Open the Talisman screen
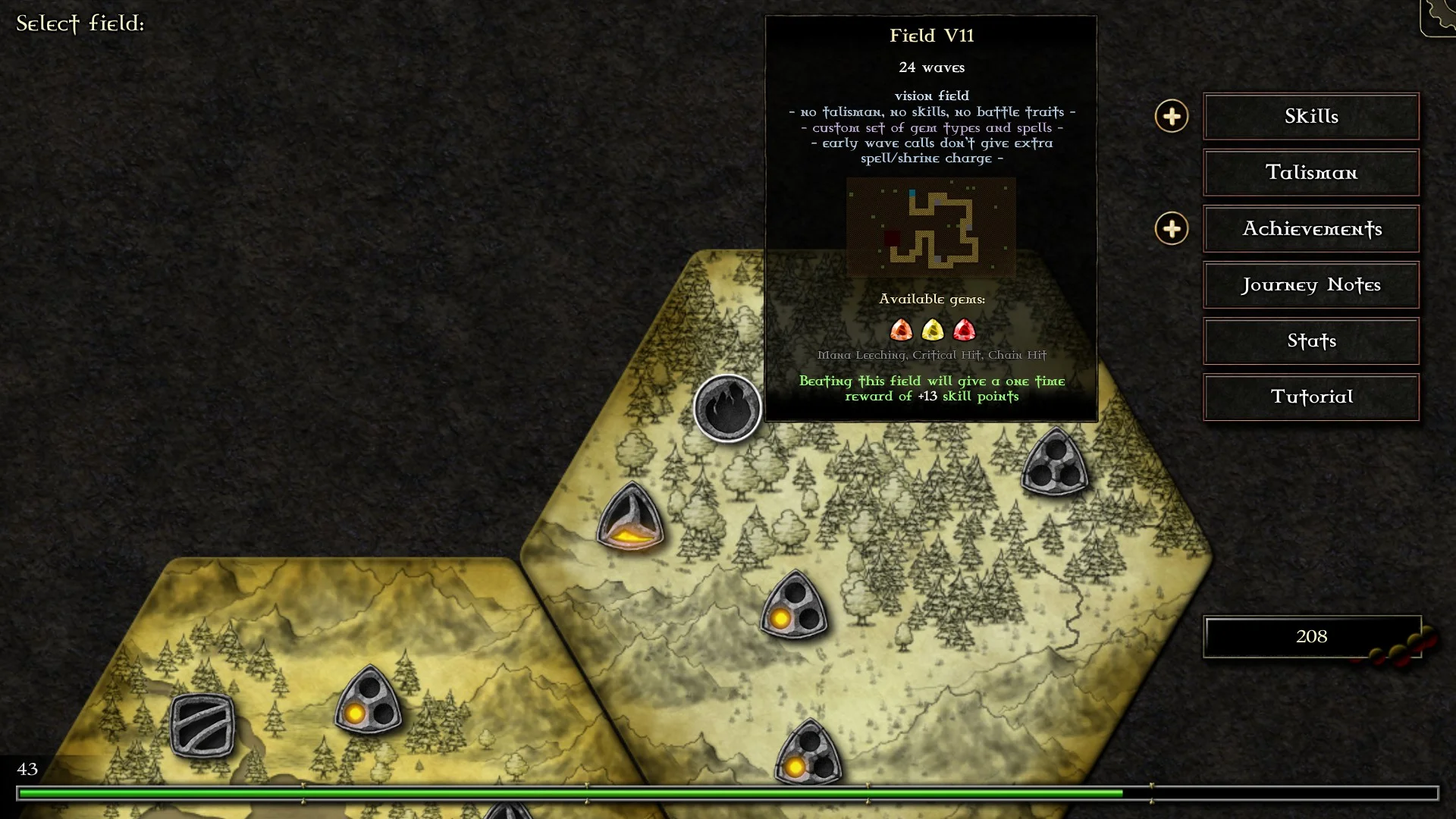Viewport: 1456px width, 819px height. click(x=1310, y=173)
